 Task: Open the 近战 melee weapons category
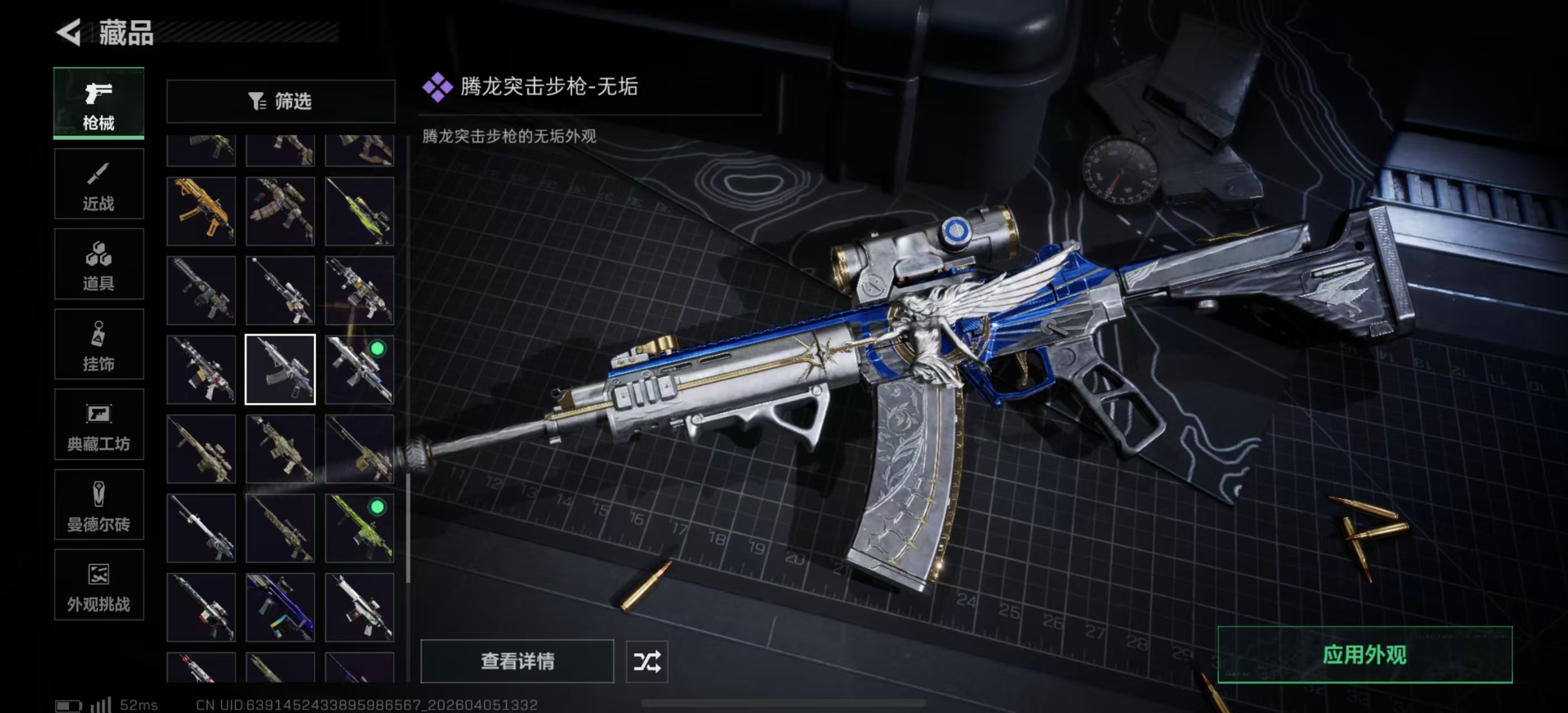[99, 184]
